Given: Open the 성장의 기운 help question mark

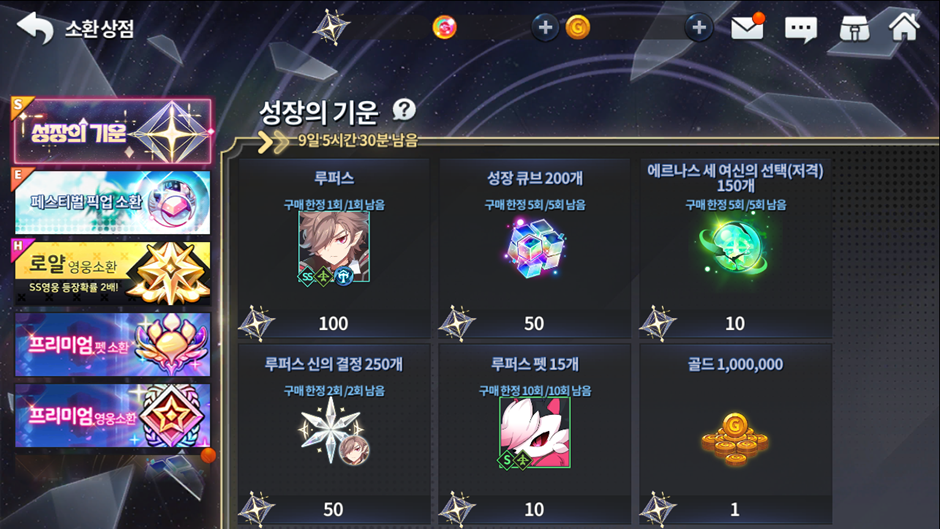Looking at the screenshot, I should [404, 110].
